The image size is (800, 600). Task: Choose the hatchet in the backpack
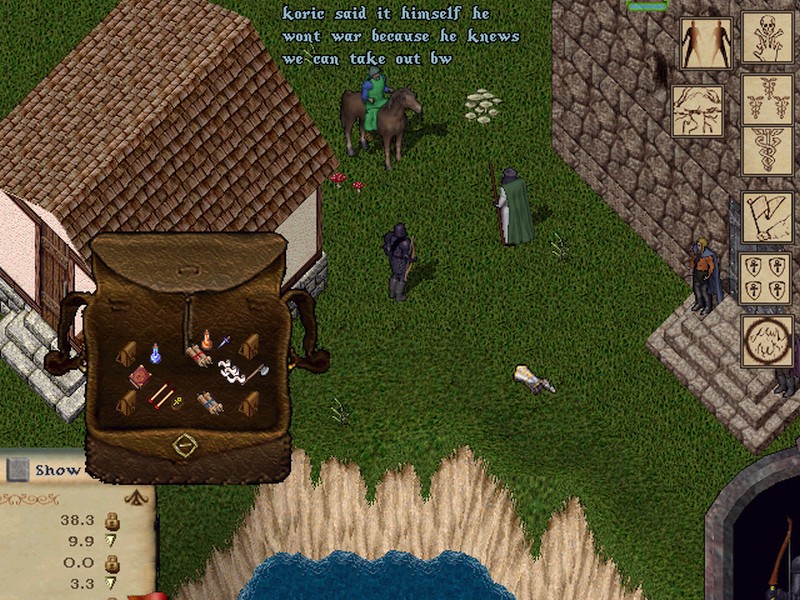262,372
